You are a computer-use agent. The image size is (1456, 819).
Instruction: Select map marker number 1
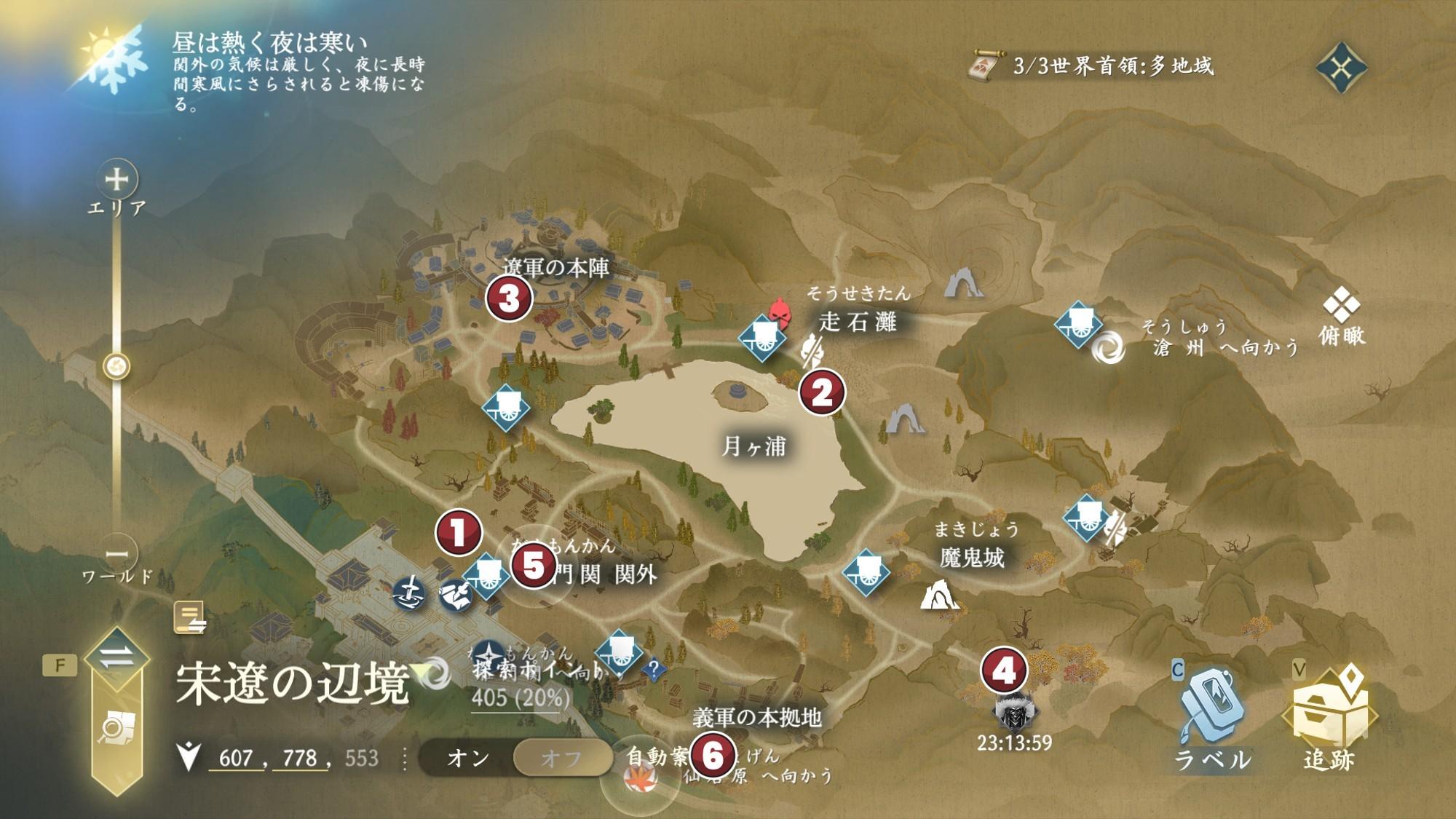tap(459, 532)
